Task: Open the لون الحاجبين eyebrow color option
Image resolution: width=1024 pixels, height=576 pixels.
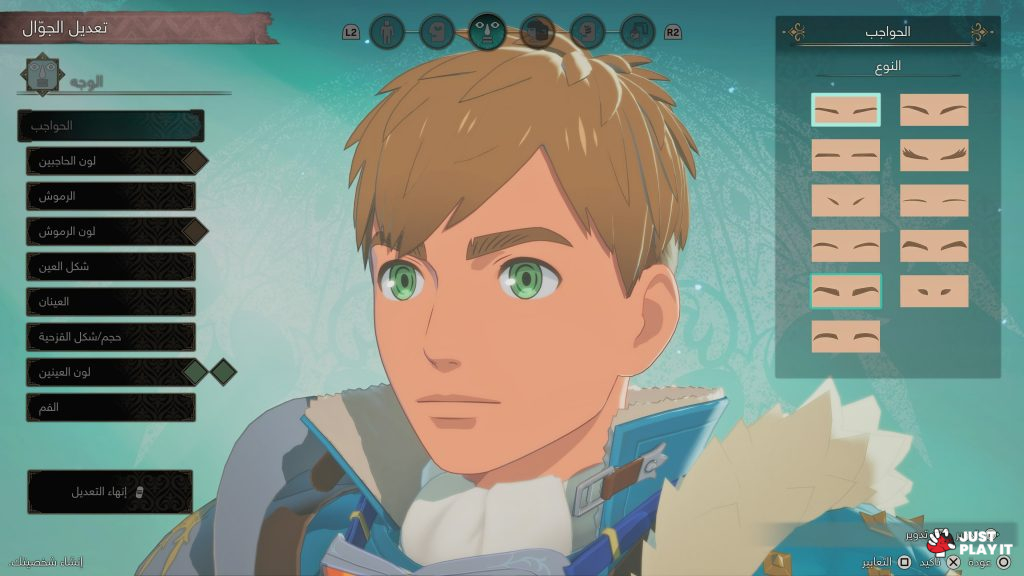Action: click(x=110, y=160)
